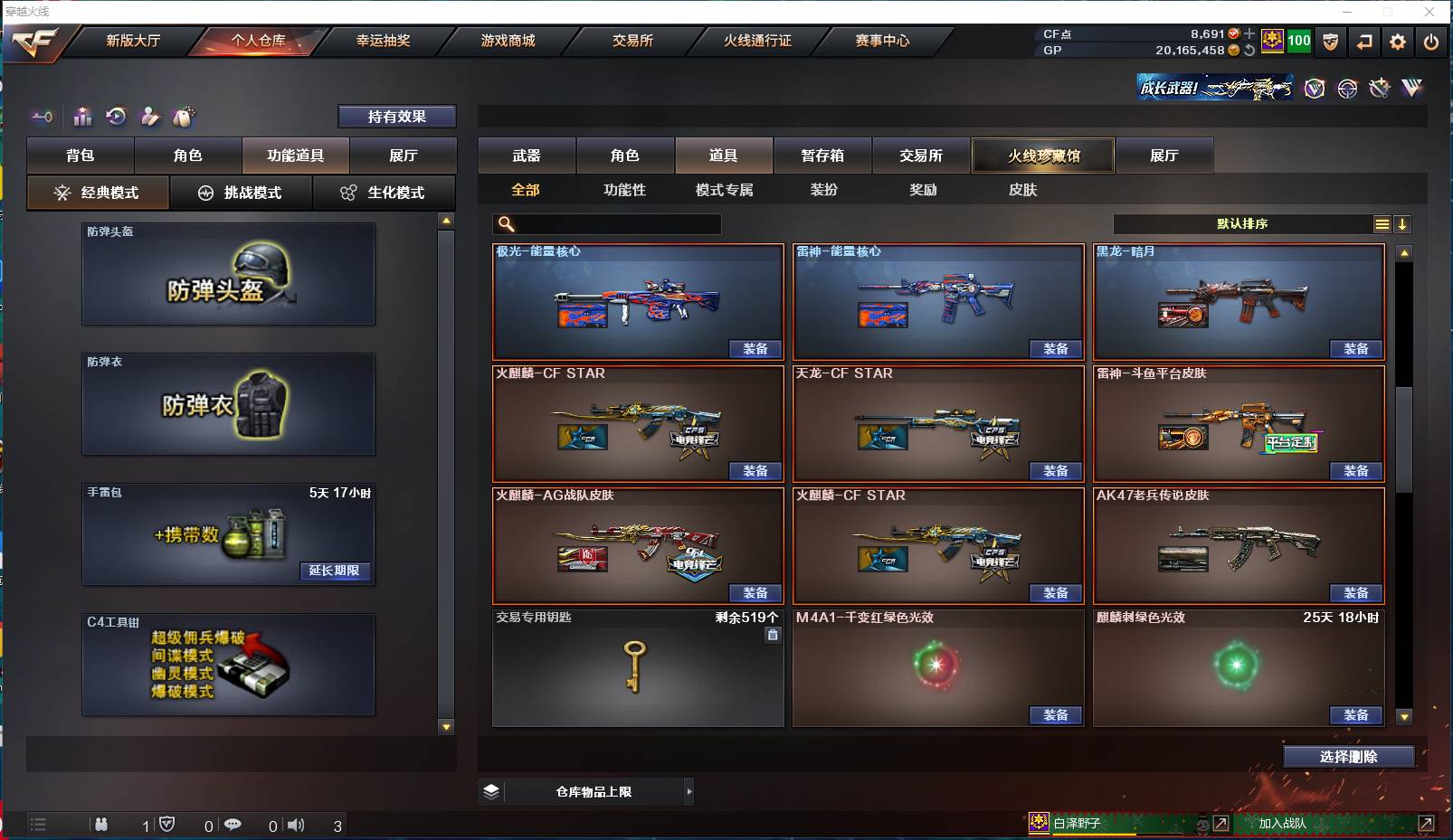The height and width of the screenshot is (840, 1453).
Task: Open the 幸运抽奖 menu at the top
Action: 384,41
